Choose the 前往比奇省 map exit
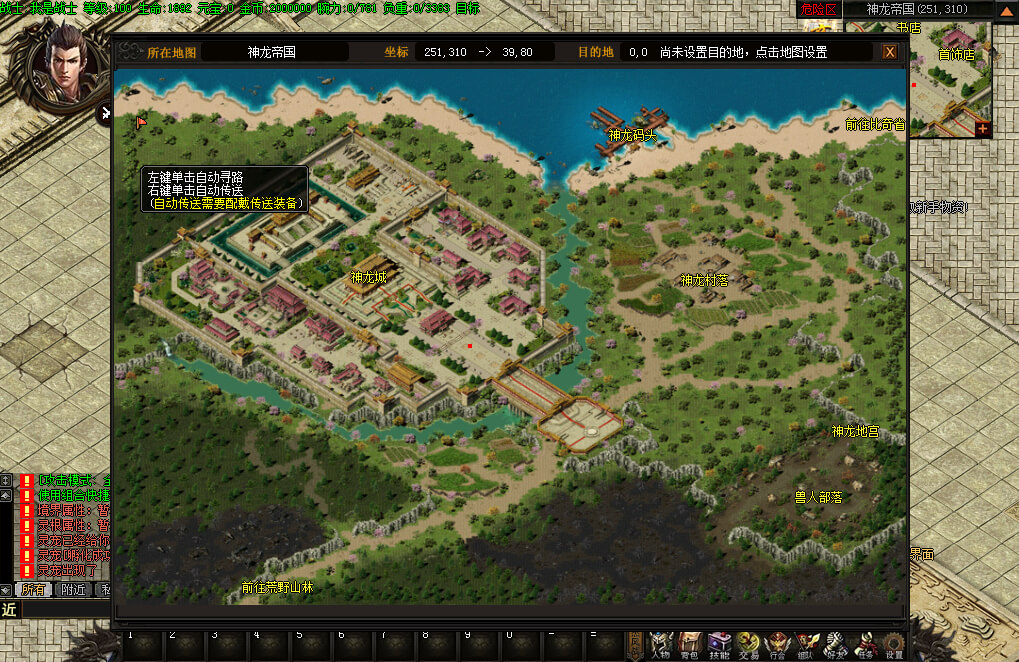 click(874, 125)
